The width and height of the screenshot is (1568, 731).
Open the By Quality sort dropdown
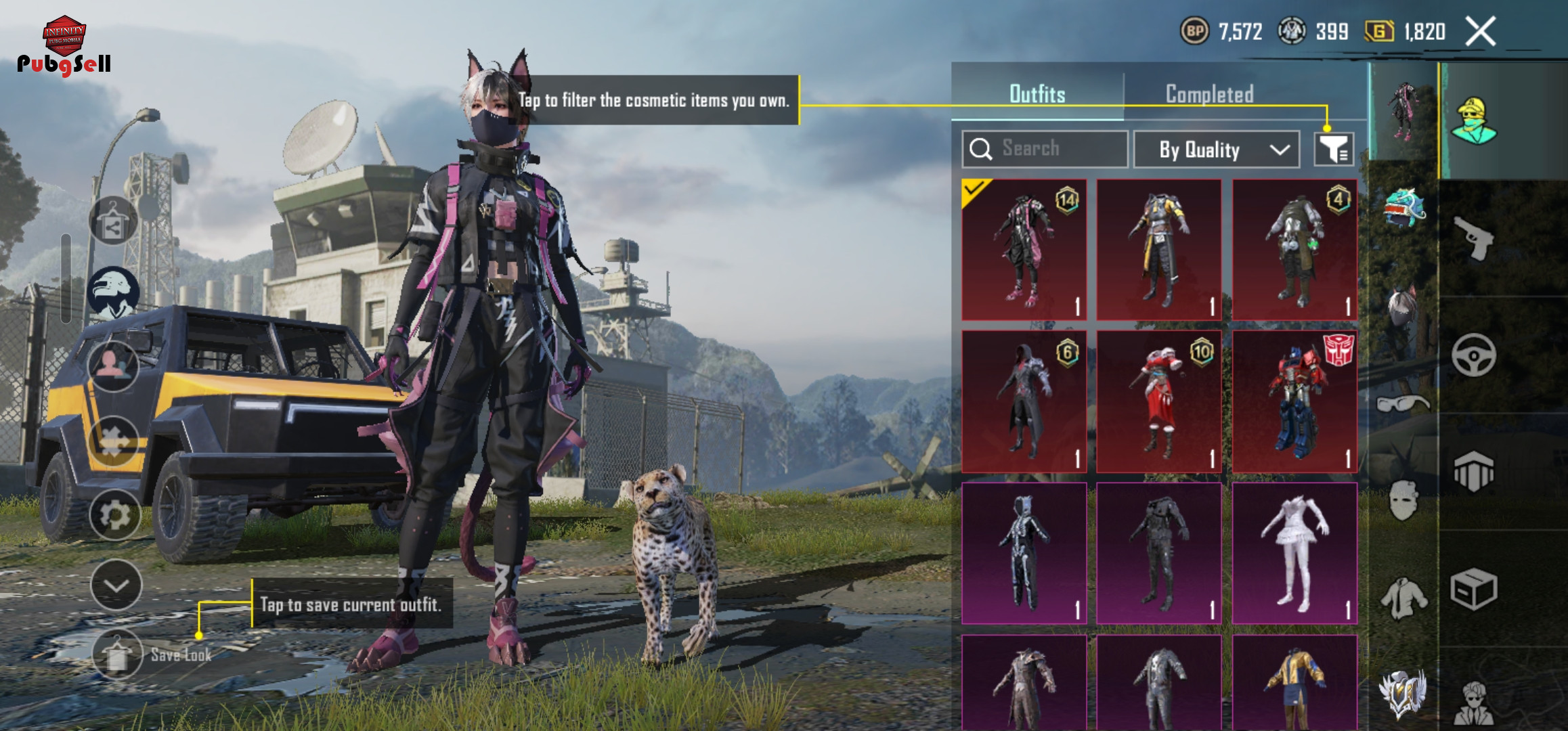[x=1217, y=150]
